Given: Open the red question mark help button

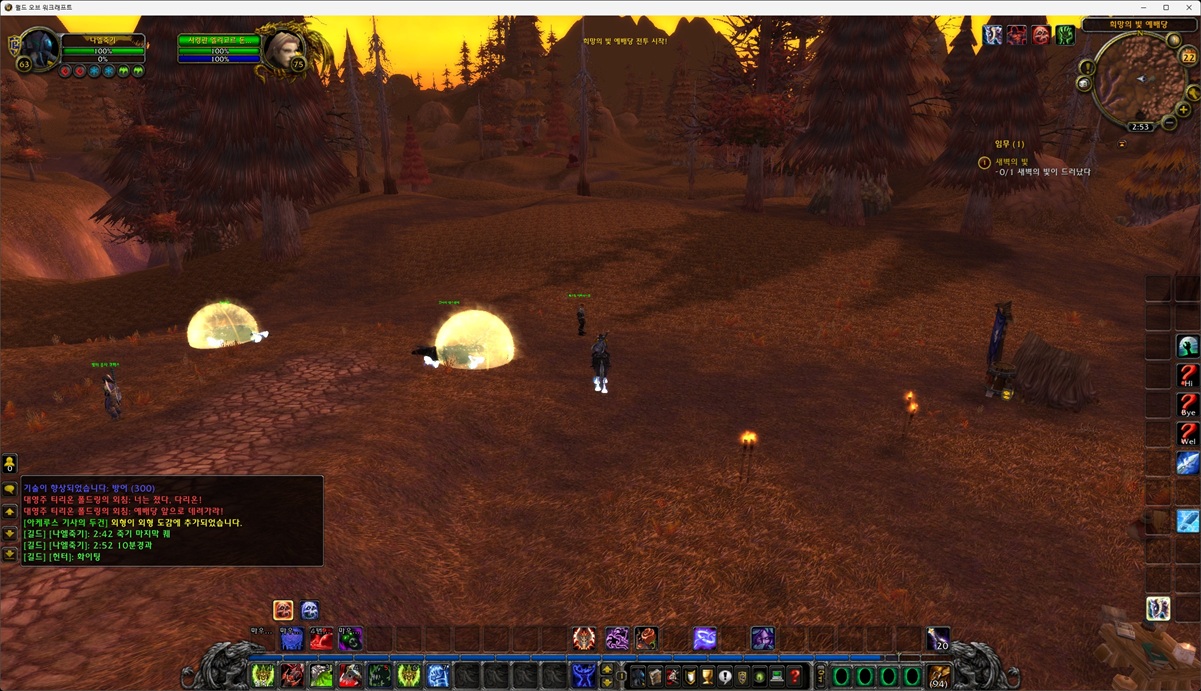Looking at the screenshot, I should tap(795, 677).
